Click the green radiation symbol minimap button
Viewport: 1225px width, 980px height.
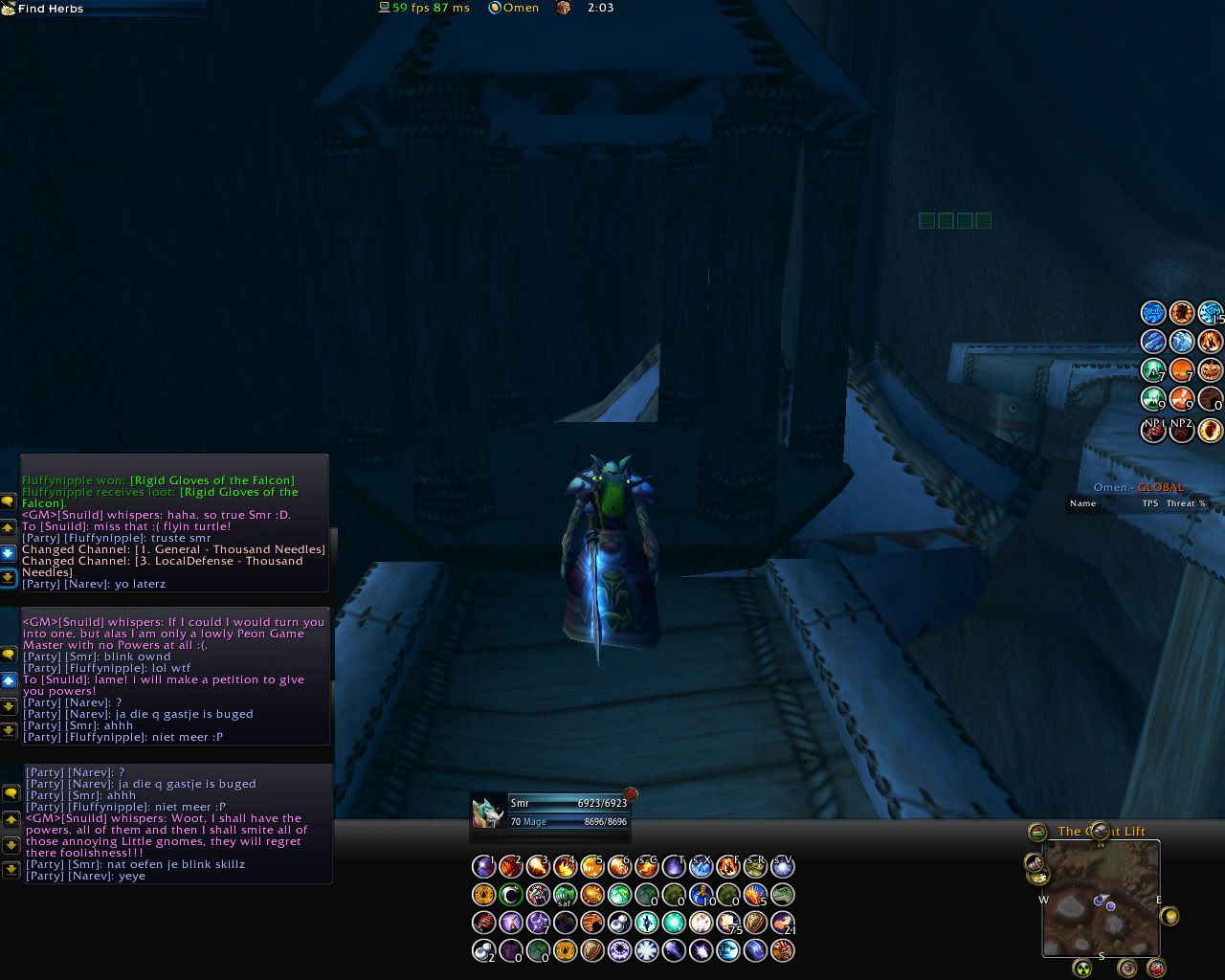click(x=1081, y=968)
